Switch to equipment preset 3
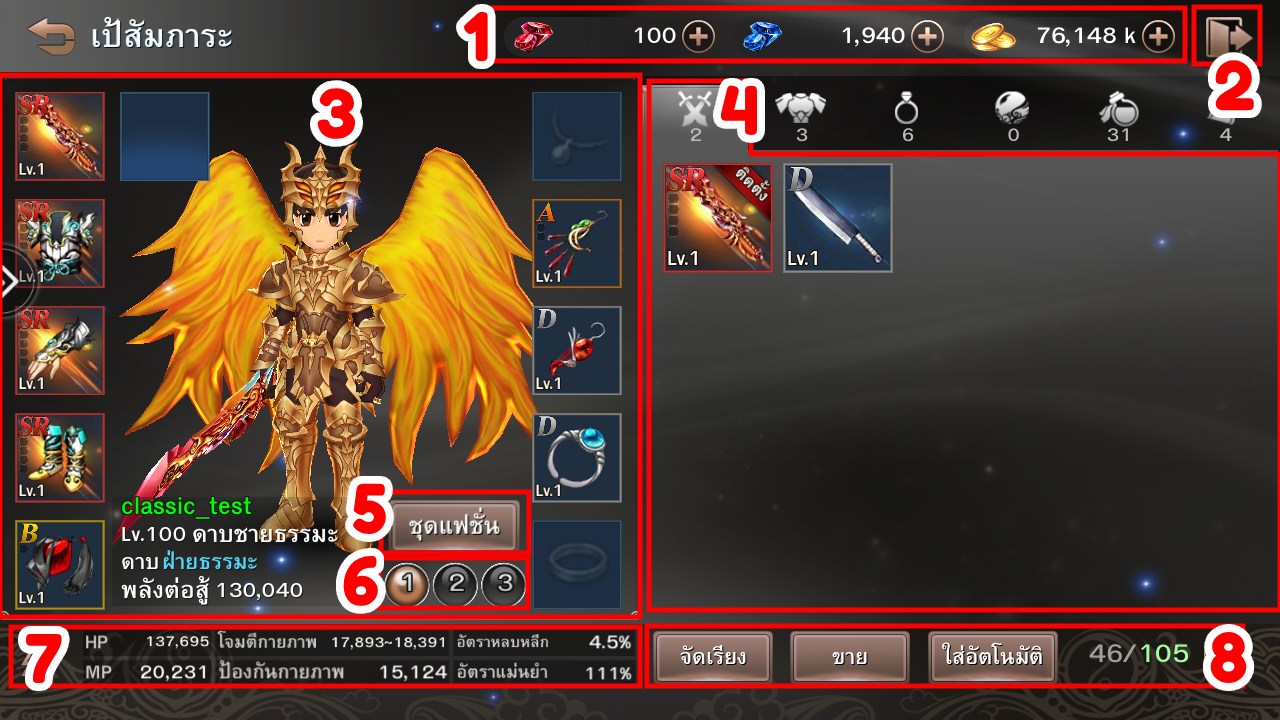This screenshot has width=1280, height=720. tap(503, 584)
